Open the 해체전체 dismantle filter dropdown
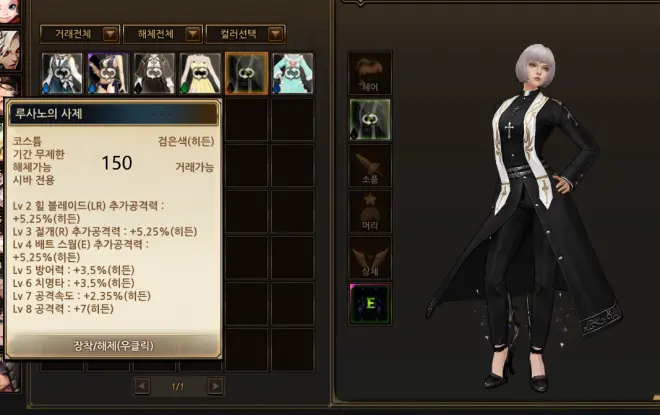660x415 pixels. [x=193, y=34]
